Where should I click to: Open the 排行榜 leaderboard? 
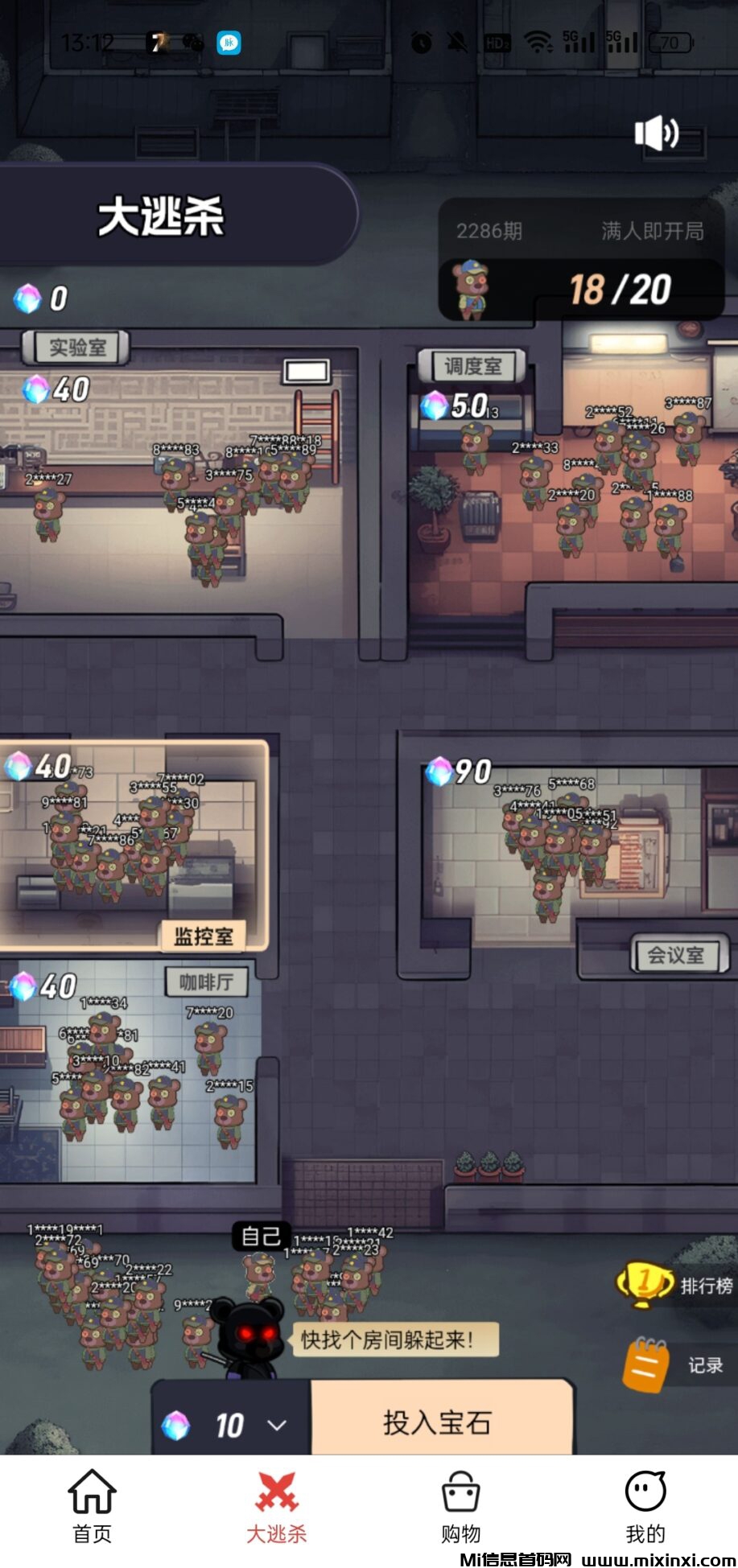676,1285
